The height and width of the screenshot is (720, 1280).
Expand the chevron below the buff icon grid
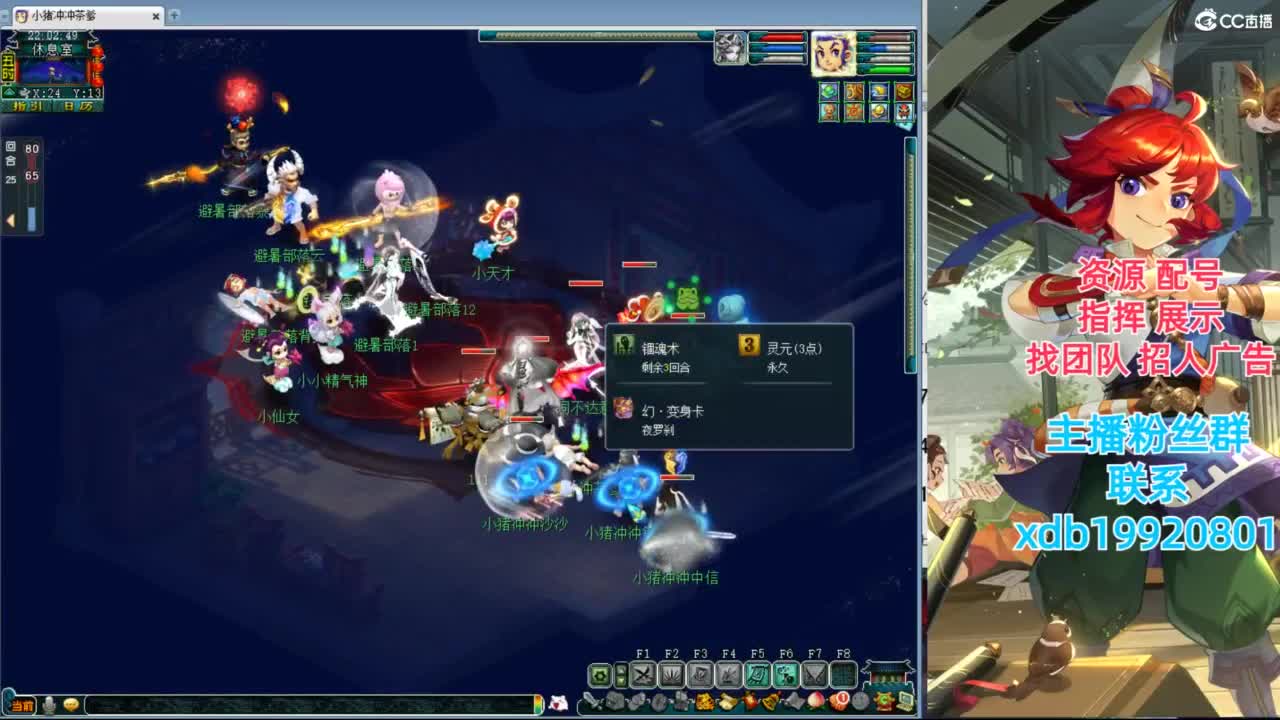point(905,126)
